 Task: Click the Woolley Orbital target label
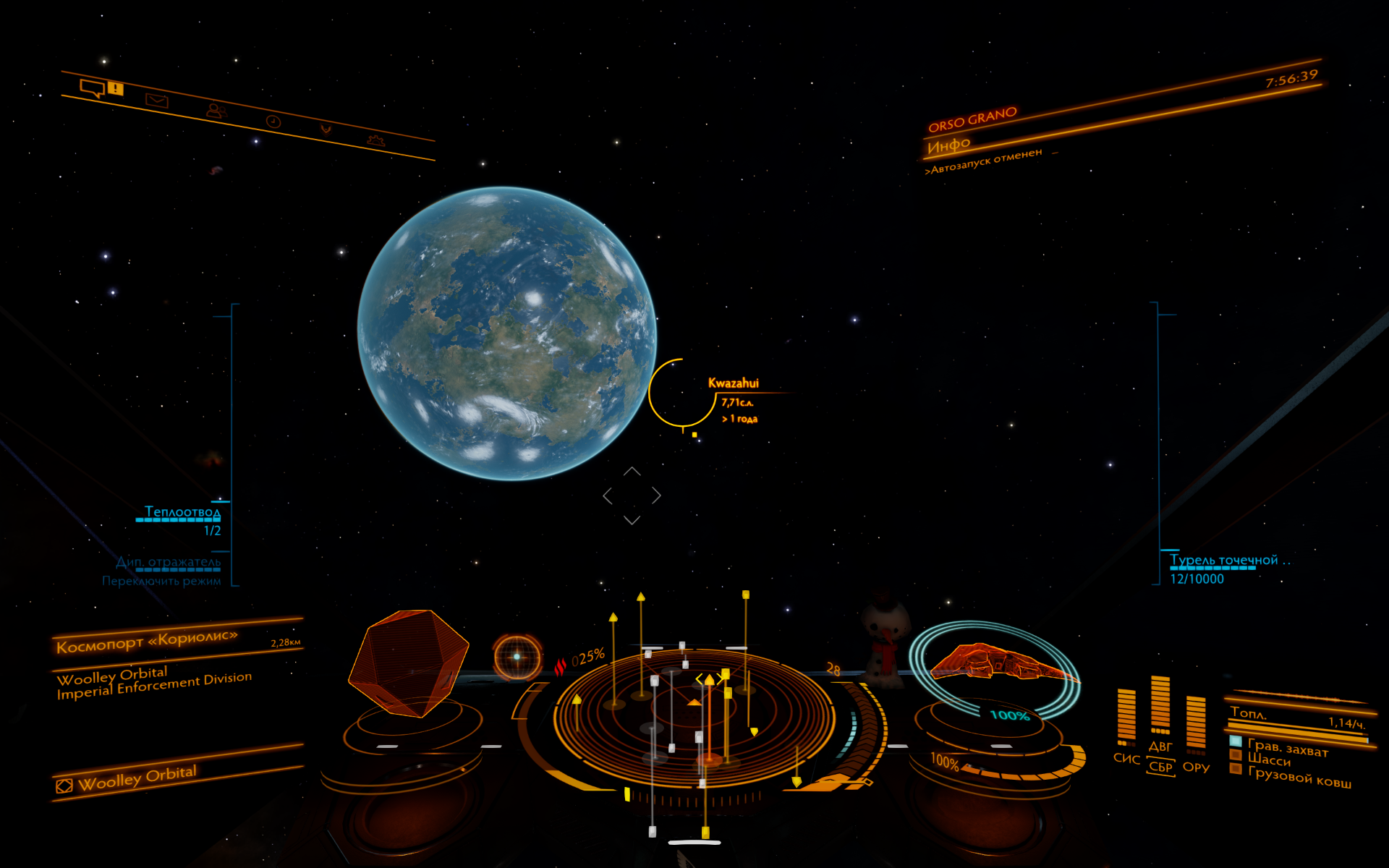[x=136, y=778]
